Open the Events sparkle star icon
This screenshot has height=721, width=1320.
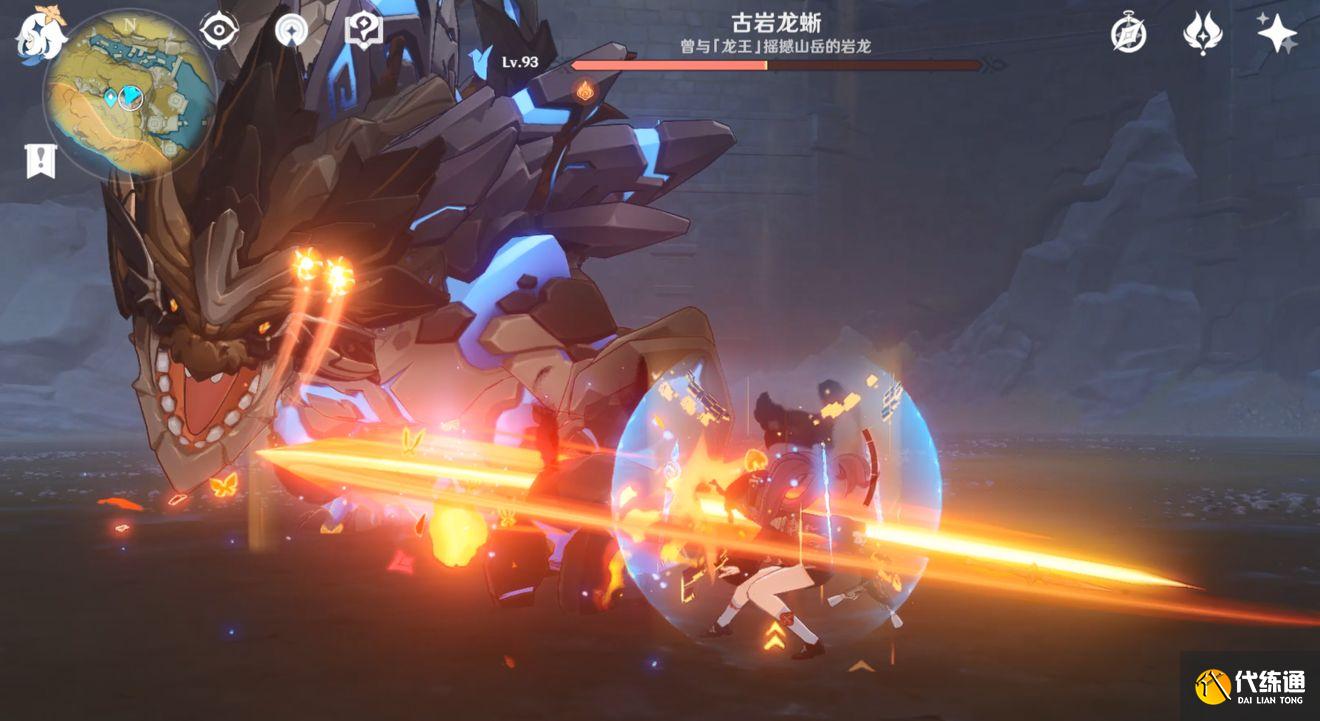point(1277,33)
